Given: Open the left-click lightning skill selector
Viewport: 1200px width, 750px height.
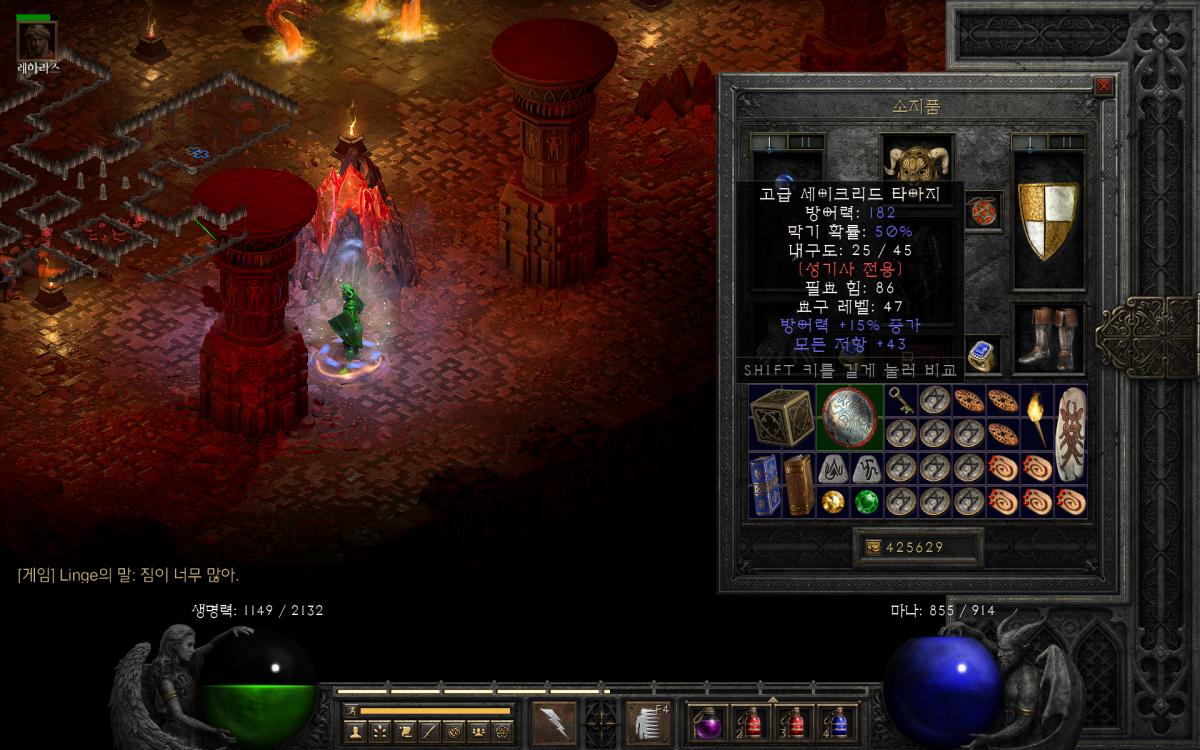Looking at the screenshot, I should [x=554, y=721].
